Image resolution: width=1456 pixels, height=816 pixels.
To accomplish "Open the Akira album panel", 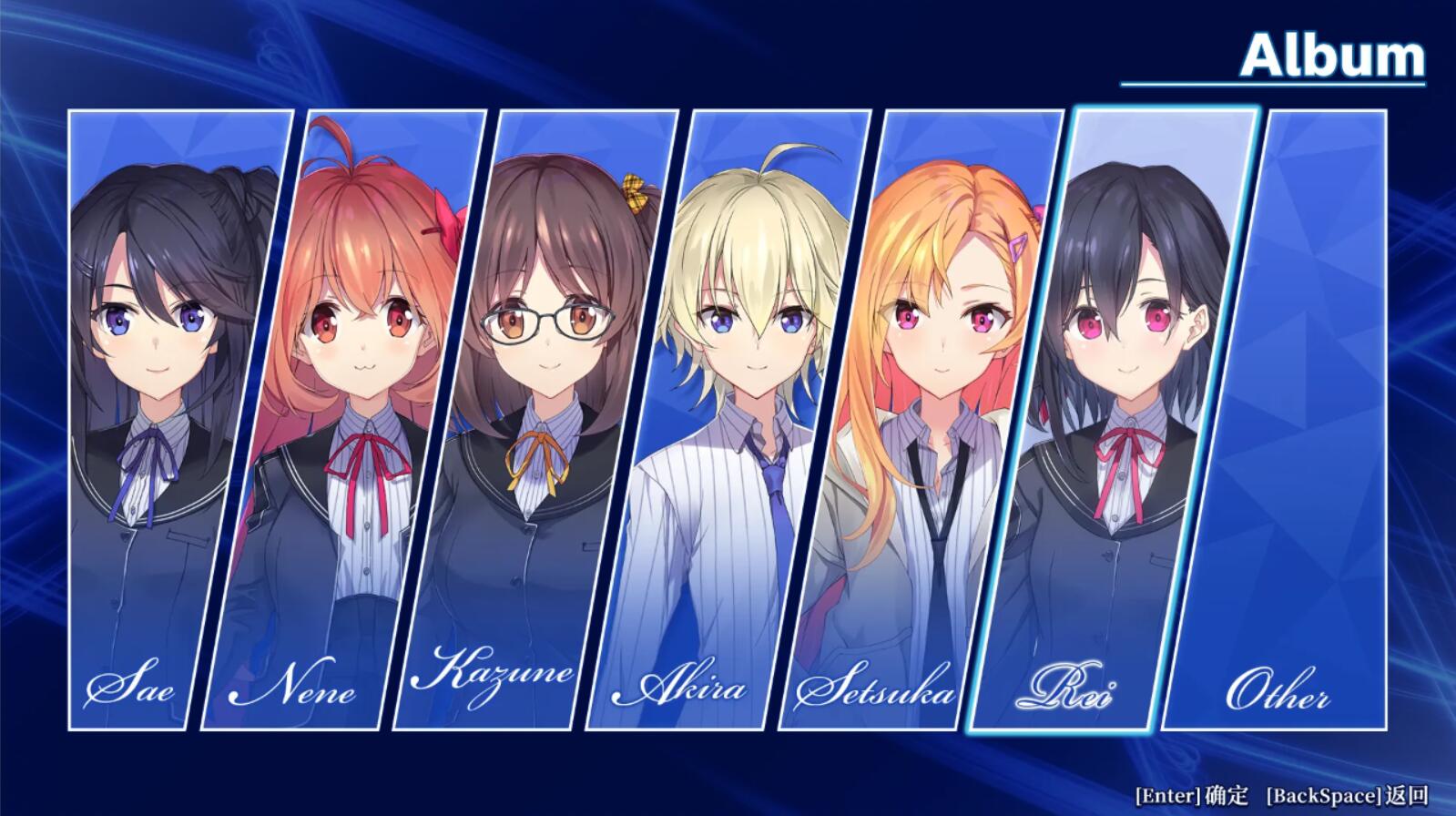I will point(728,419).
